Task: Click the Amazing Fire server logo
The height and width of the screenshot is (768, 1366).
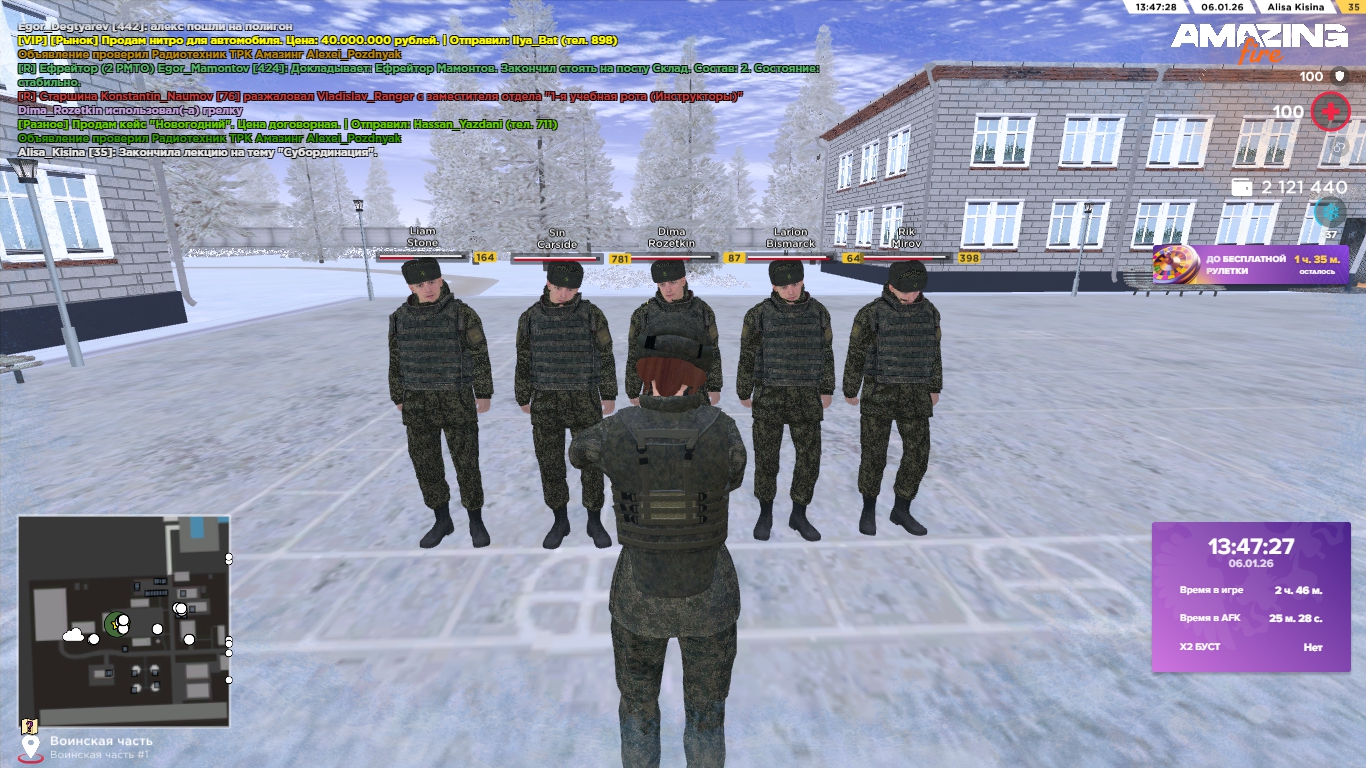Action: pos(1259,42)
